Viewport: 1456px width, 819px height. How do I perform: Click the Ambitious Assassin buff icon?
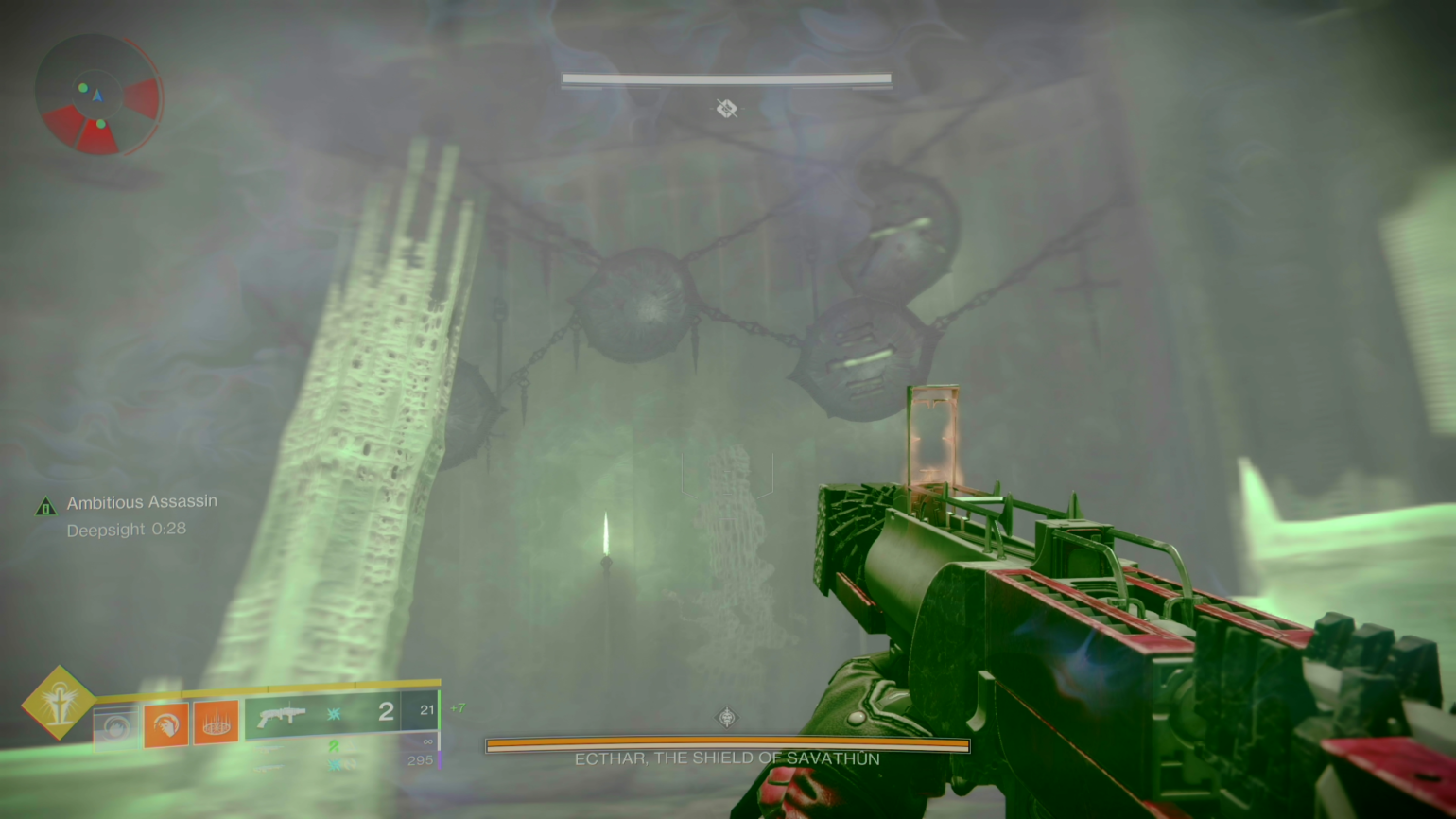(45, 506)
